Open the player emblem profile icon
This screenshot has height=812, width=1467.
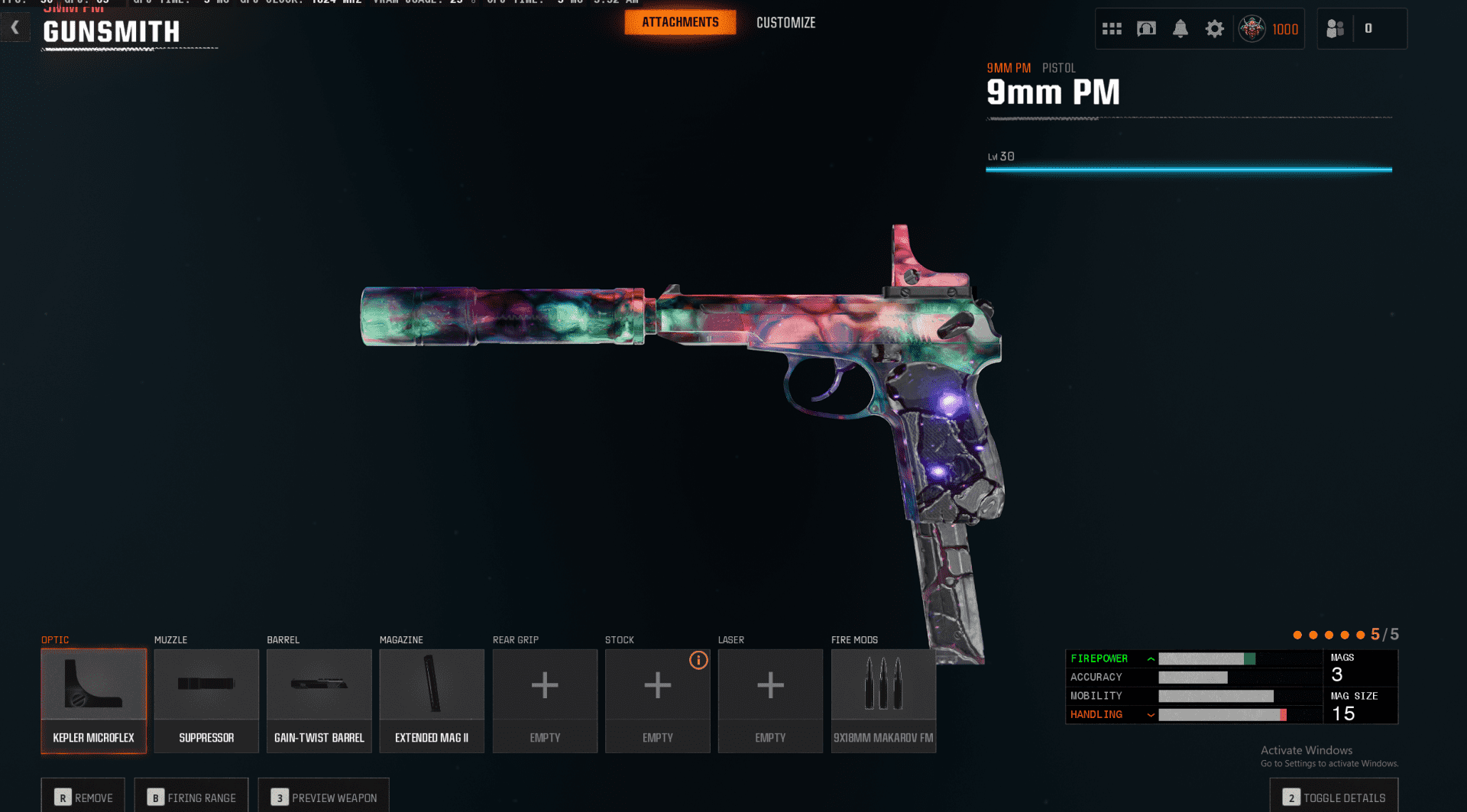[x=1252, y=29]
